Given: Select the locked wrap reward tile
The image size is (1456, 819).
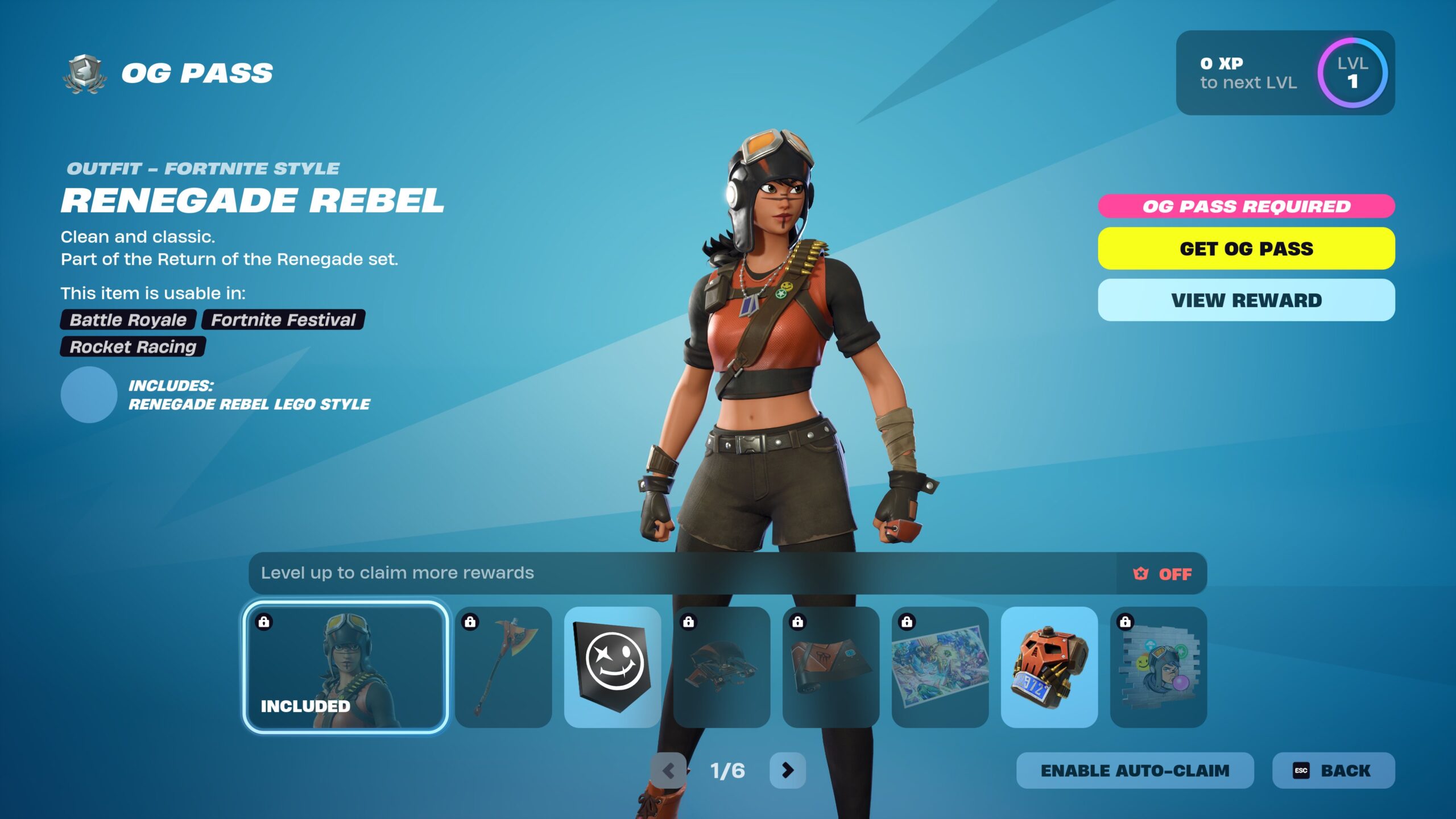Looking at the screenshot, I should coord(831,667).
